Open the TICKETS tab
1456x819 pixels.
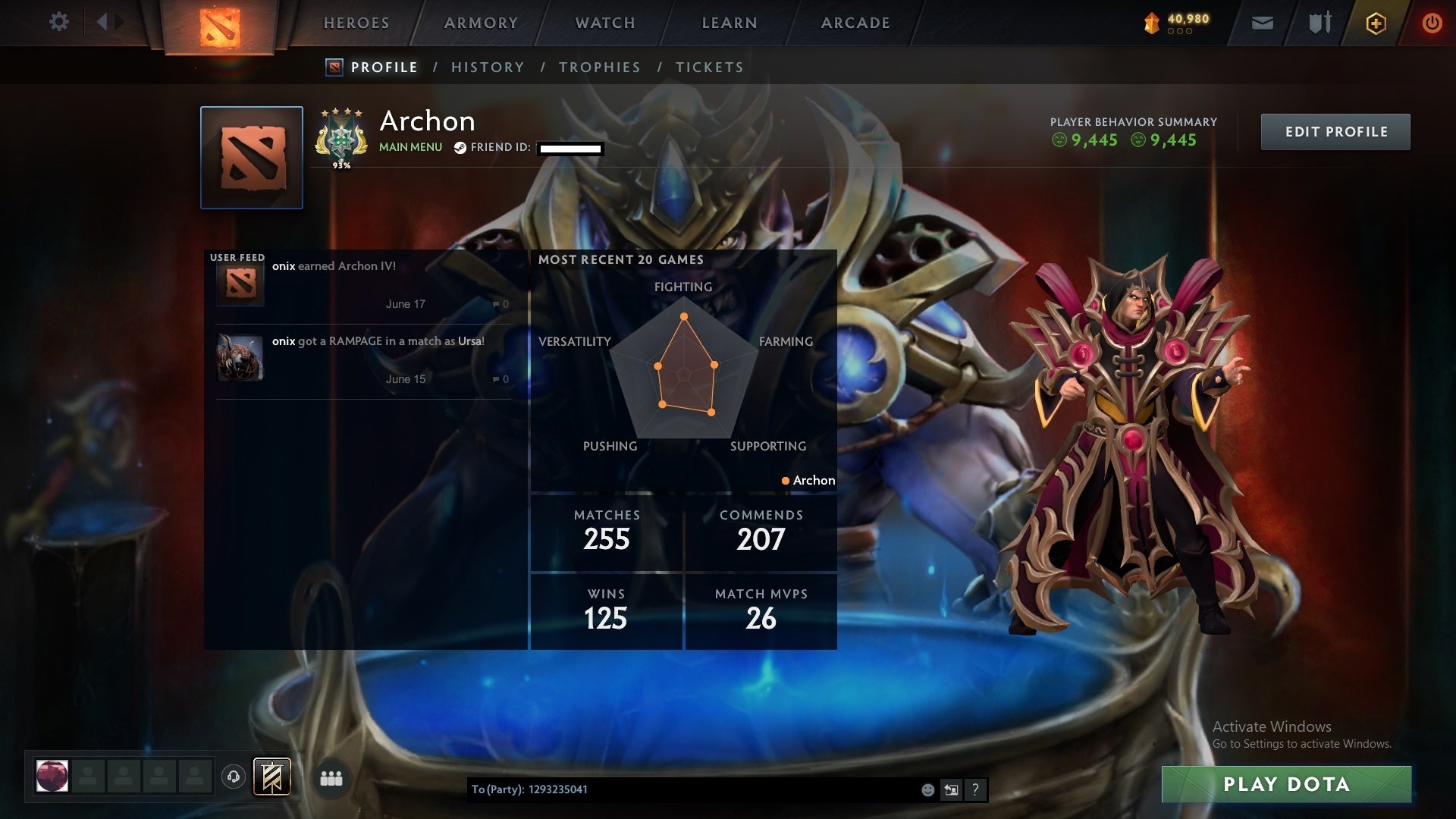click(708, 67)
